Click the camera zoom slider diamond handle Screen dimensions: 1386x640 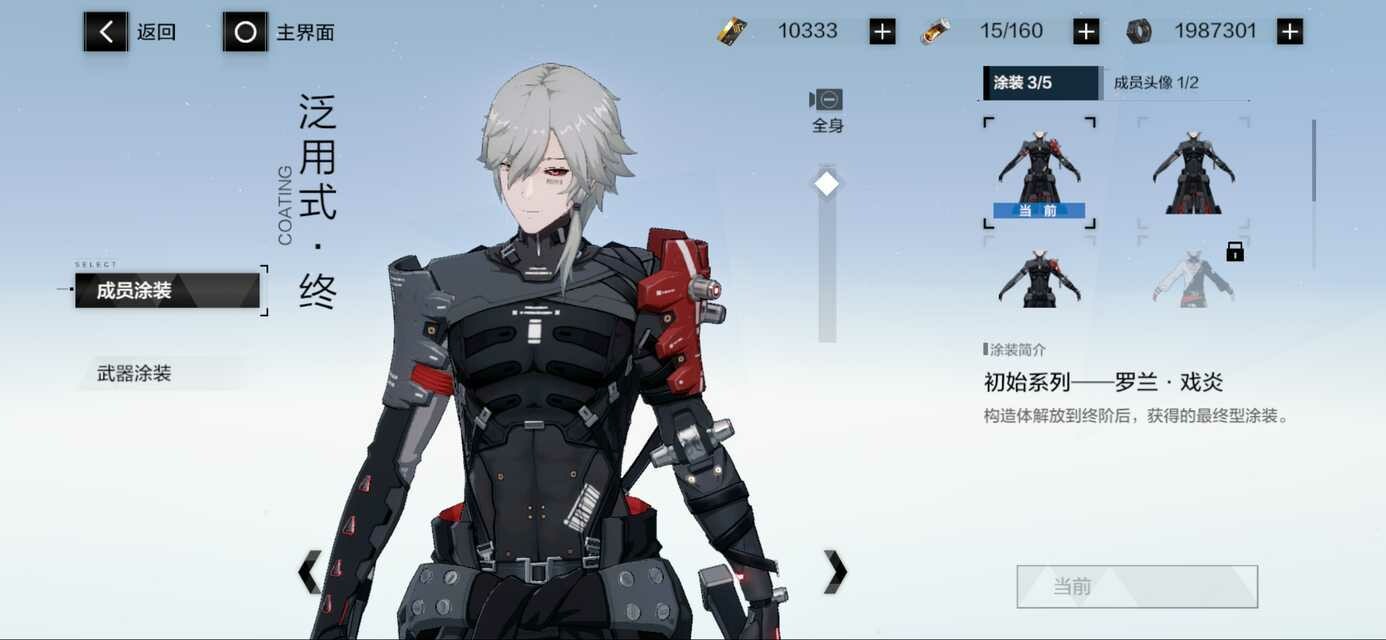827,184
